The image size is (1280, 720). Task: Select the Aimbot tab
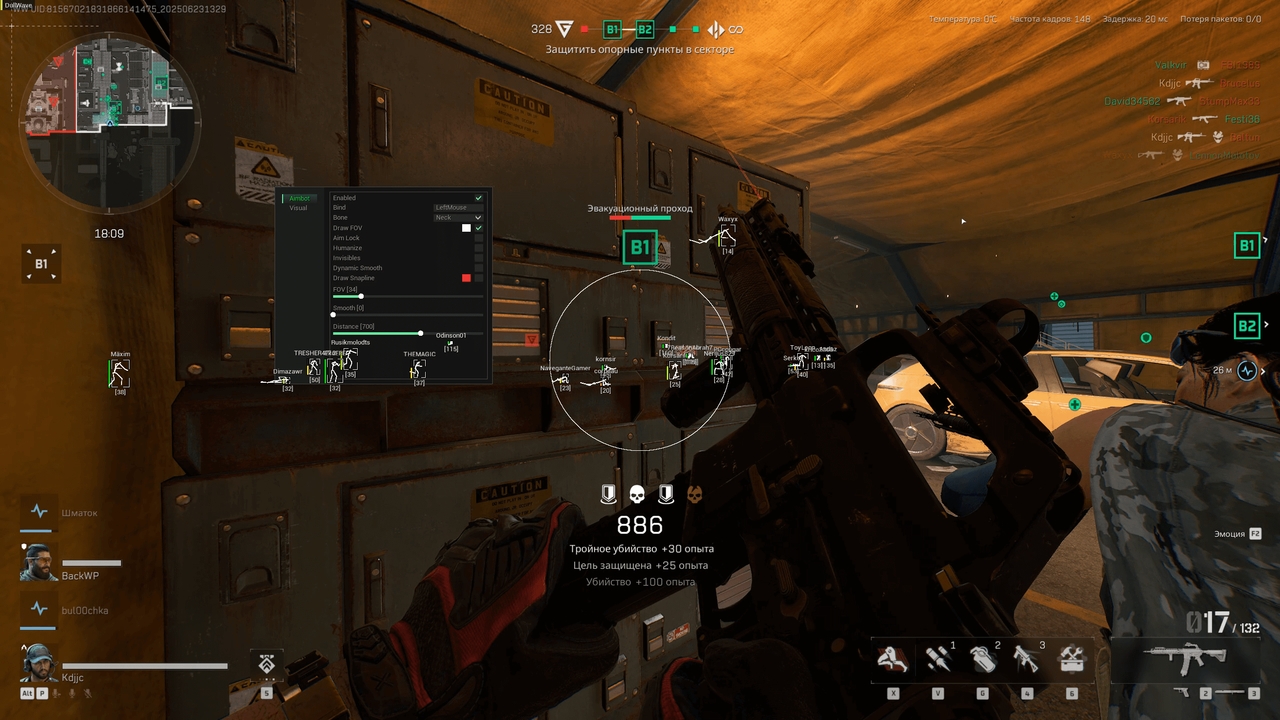click(x=299, y=198)
